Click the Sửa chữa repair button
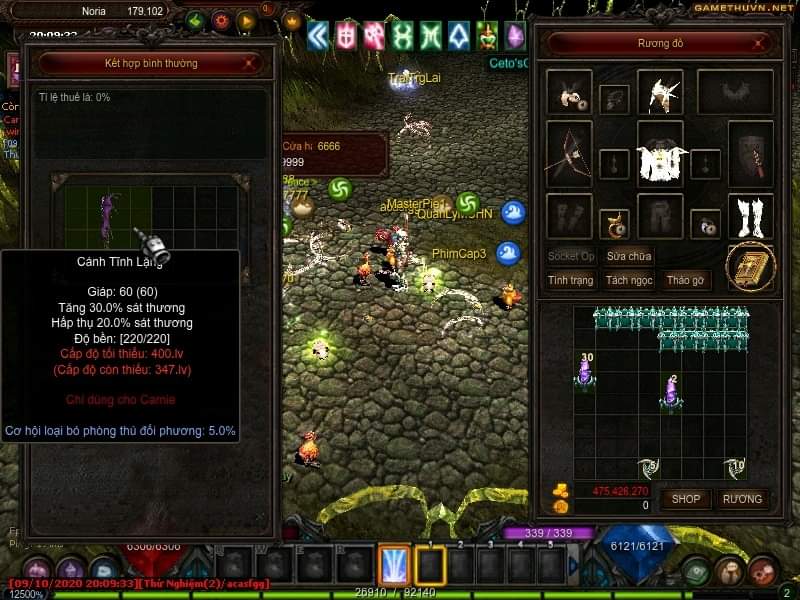800x600 pixels. 628,256
